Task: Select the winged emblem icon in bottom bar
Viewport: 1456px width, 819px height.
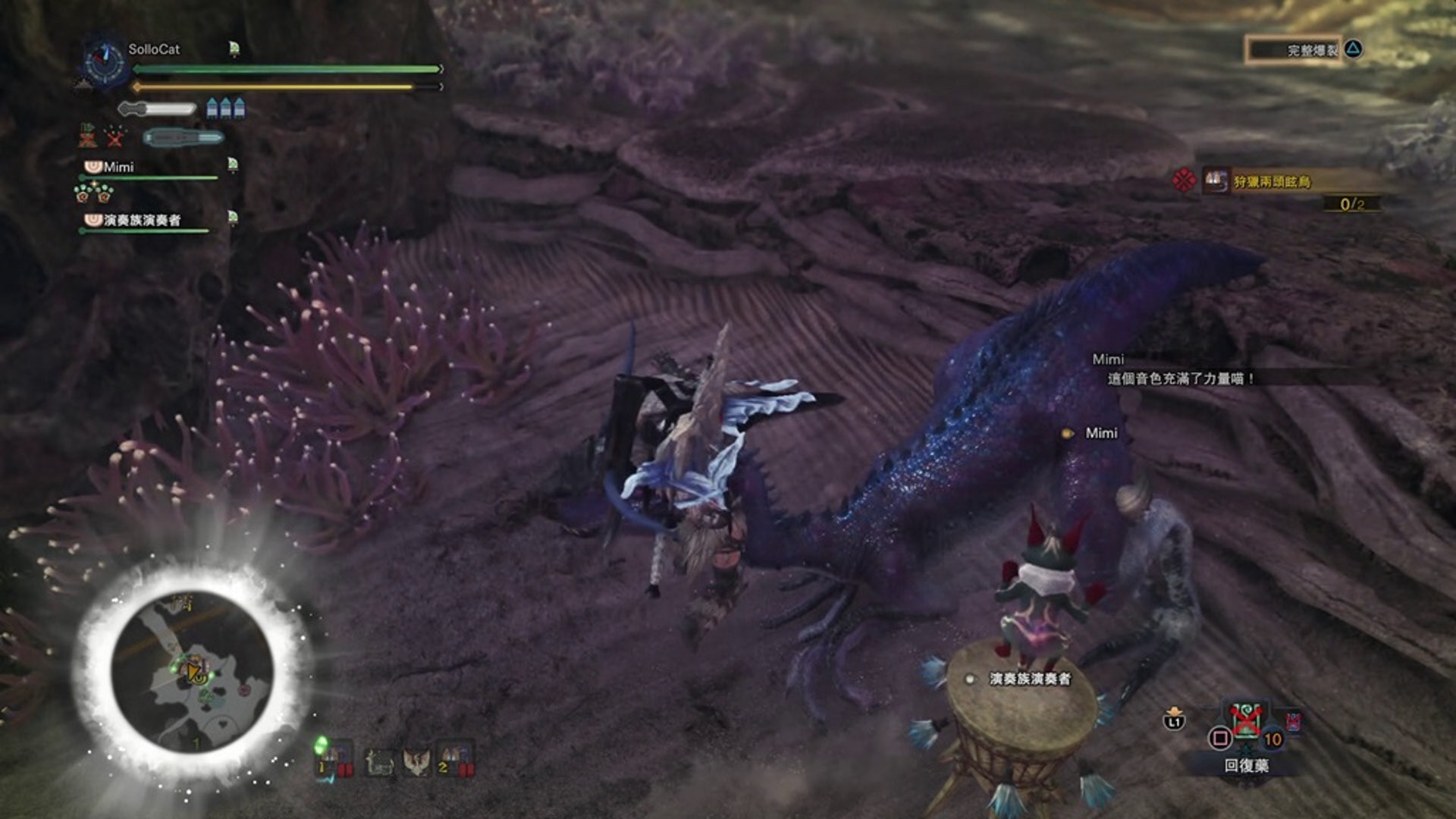Action: click(x=416, y=761)
